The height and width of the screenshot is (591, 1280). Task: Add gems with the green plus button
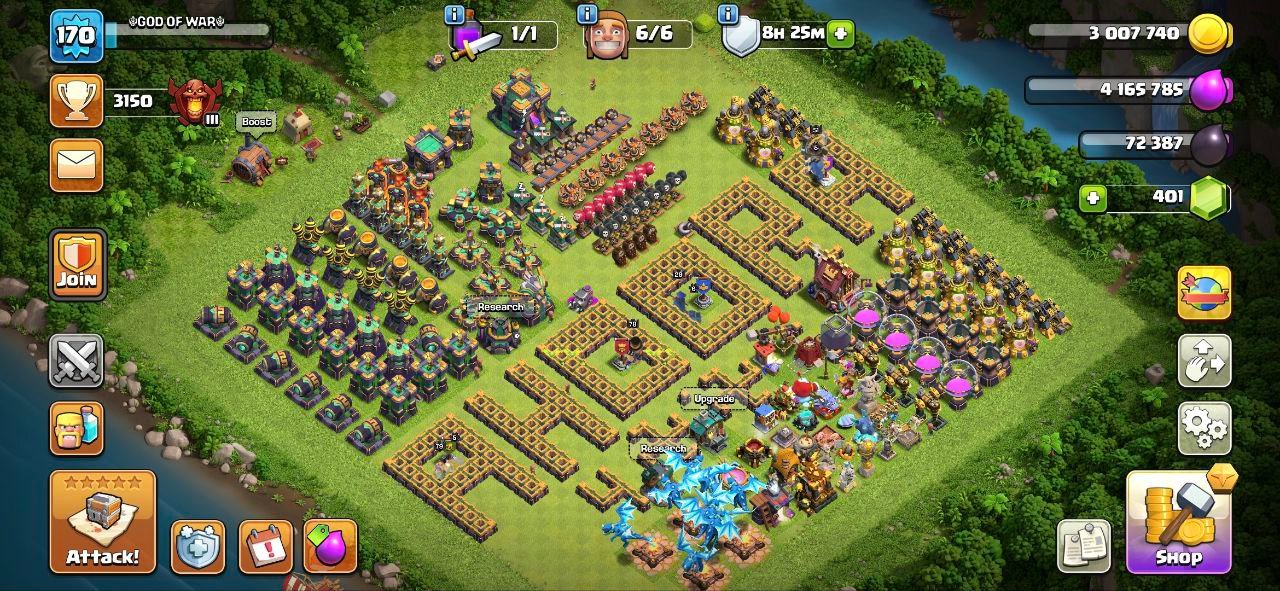[1093, 198]
